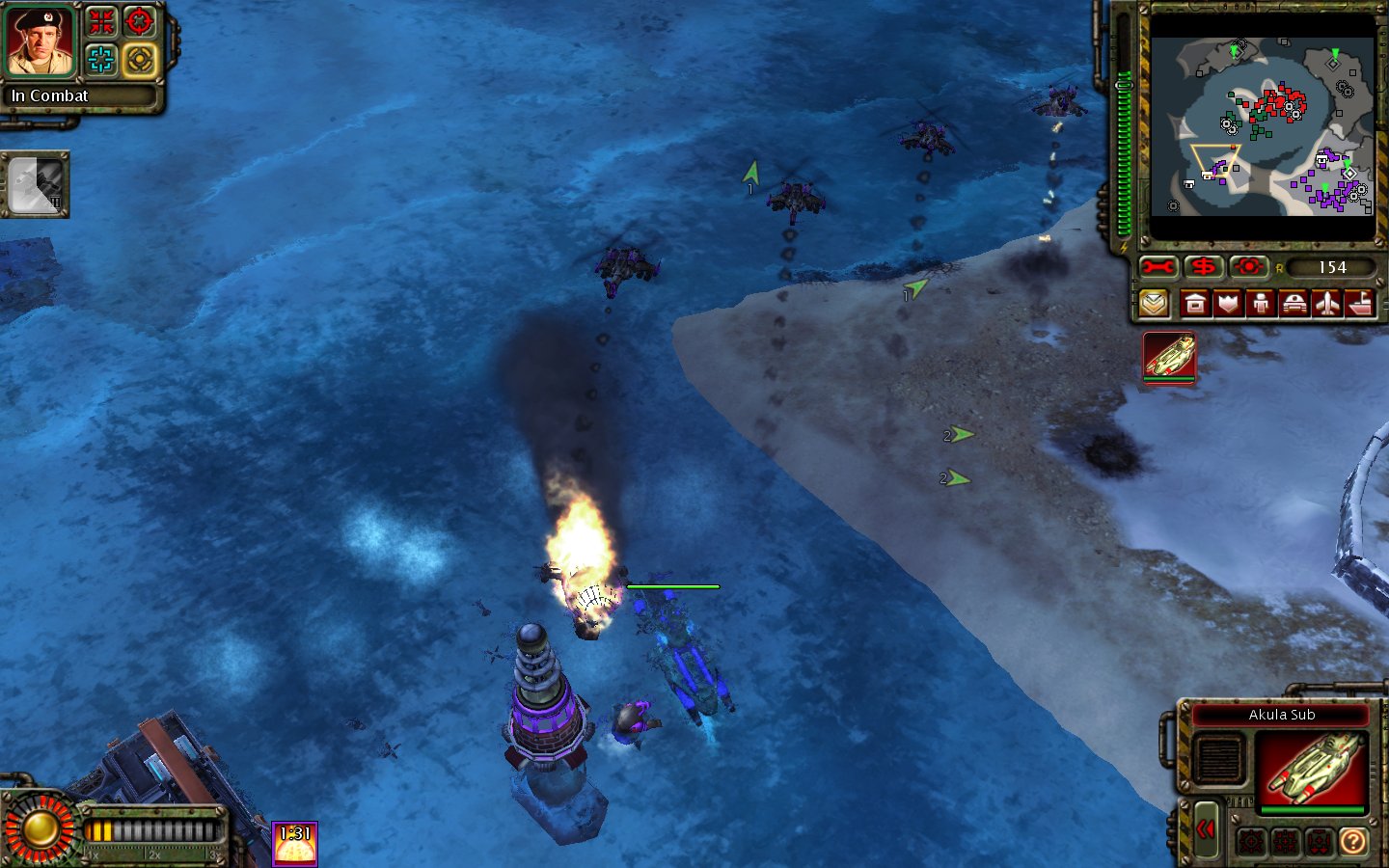Open the vehicles production tab
The image size is (1389, 868).
pyautogui.click(x=1294, y=305)
